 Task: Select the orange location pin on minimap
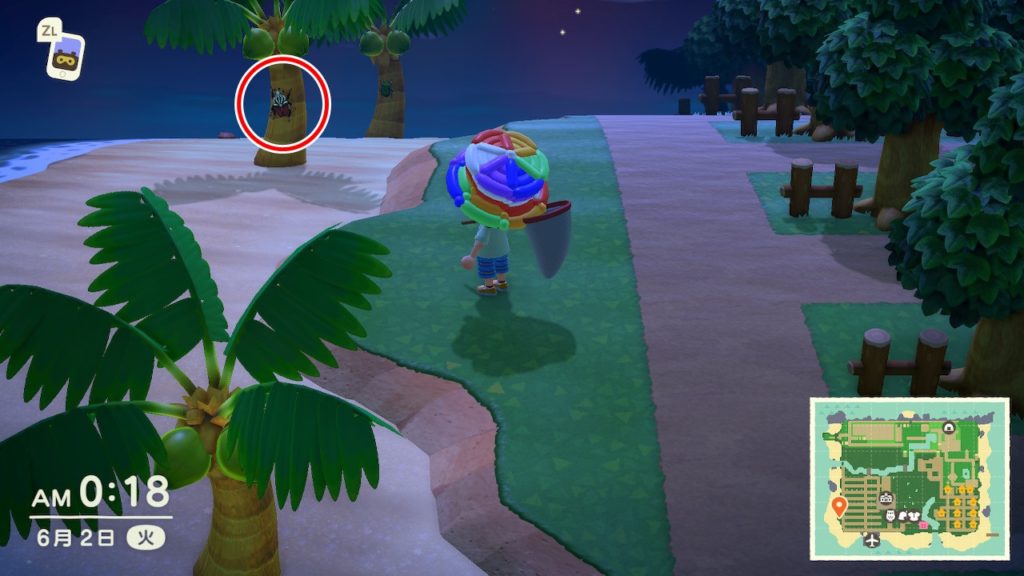pyautogui.click(x=838, y=506)
